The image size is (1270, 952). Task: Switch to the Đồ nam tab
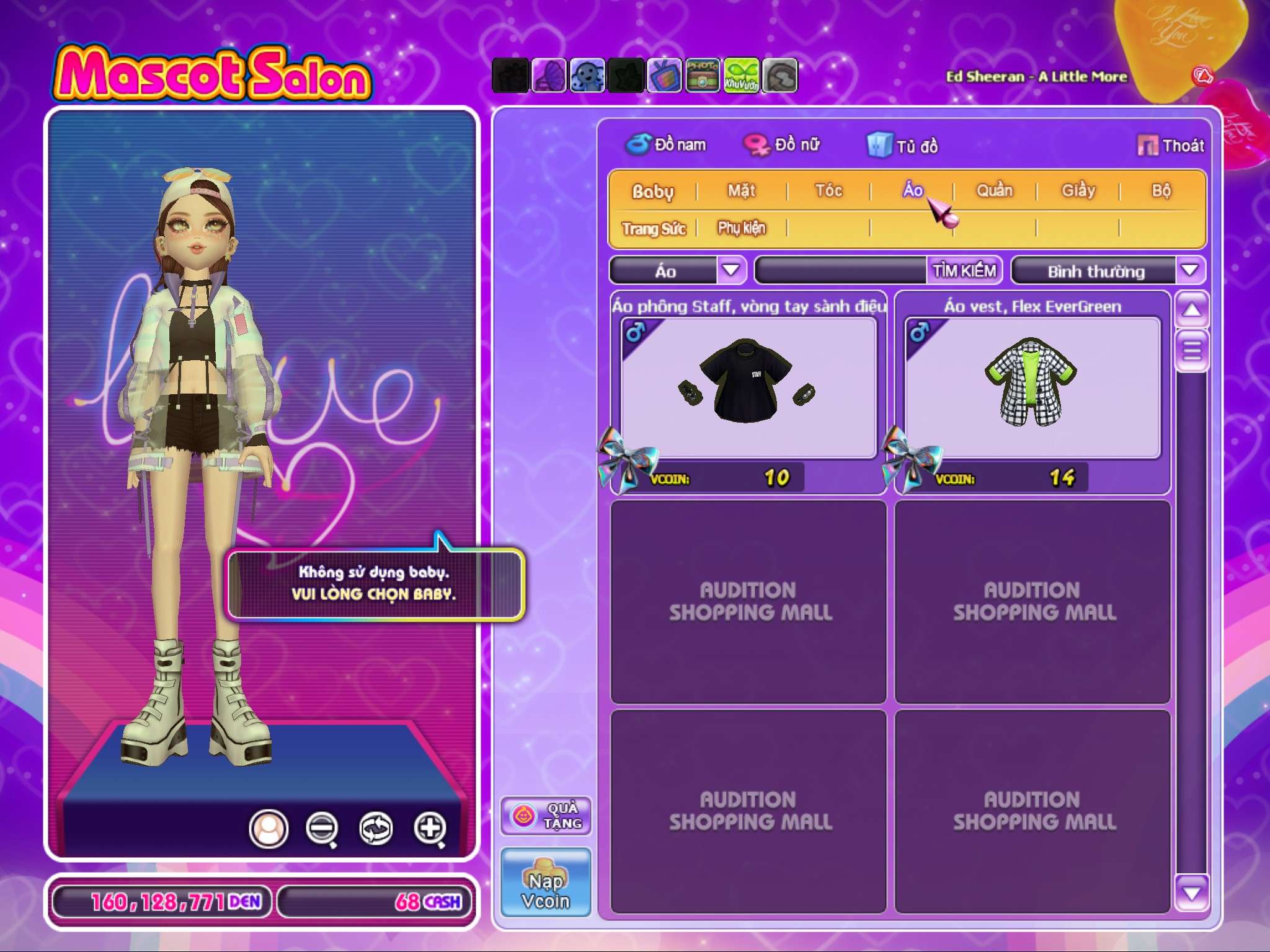[666, 145]
